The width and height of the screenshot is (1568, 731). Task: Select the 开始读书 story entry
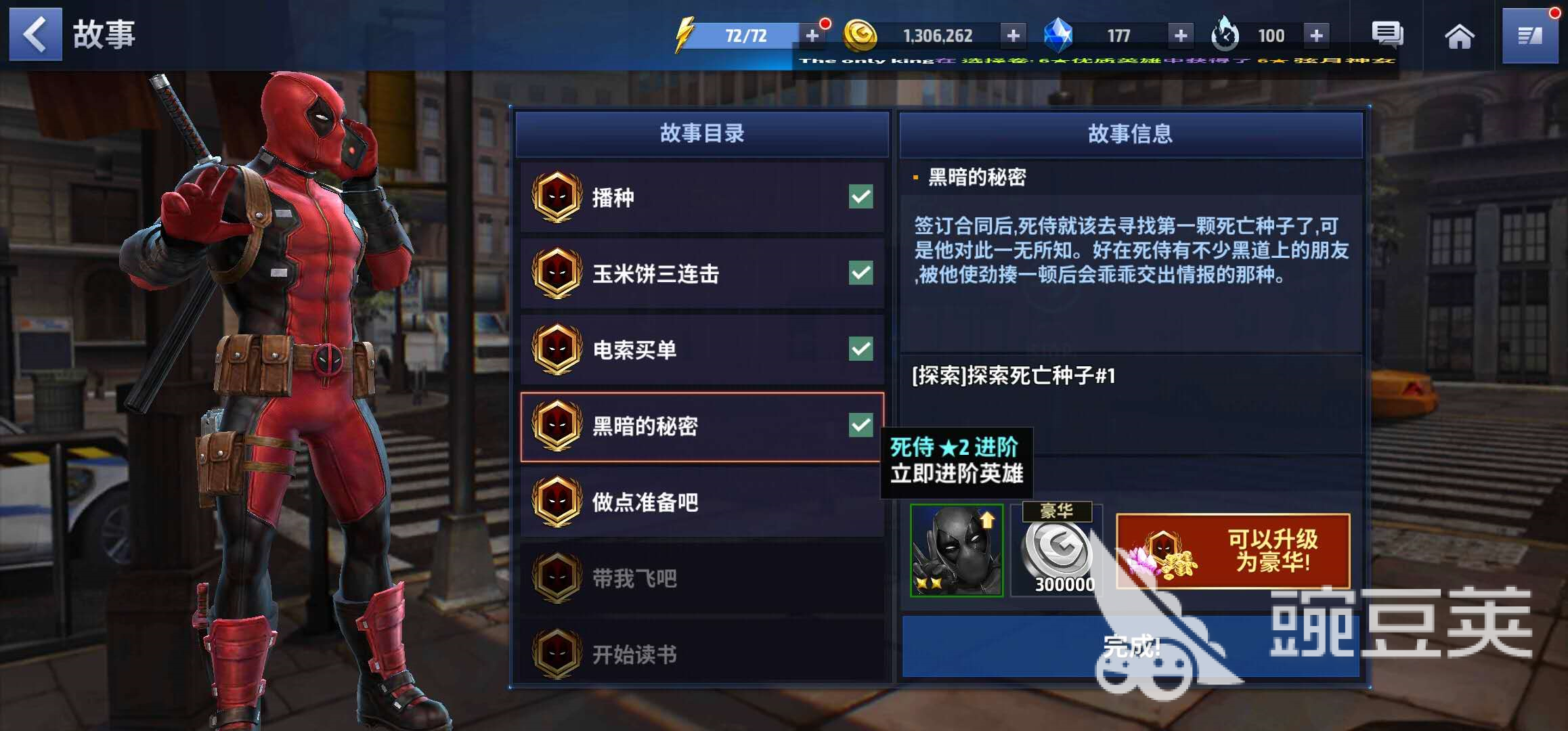[x=702, y=654]
